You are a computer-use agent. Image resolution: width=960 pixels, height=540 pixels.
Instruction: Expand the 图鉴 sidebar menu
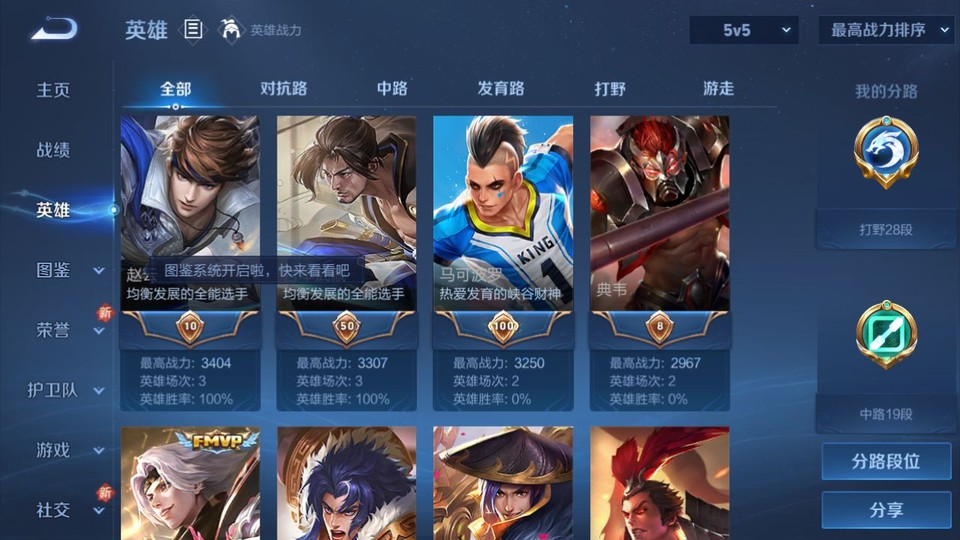(66, 270)
